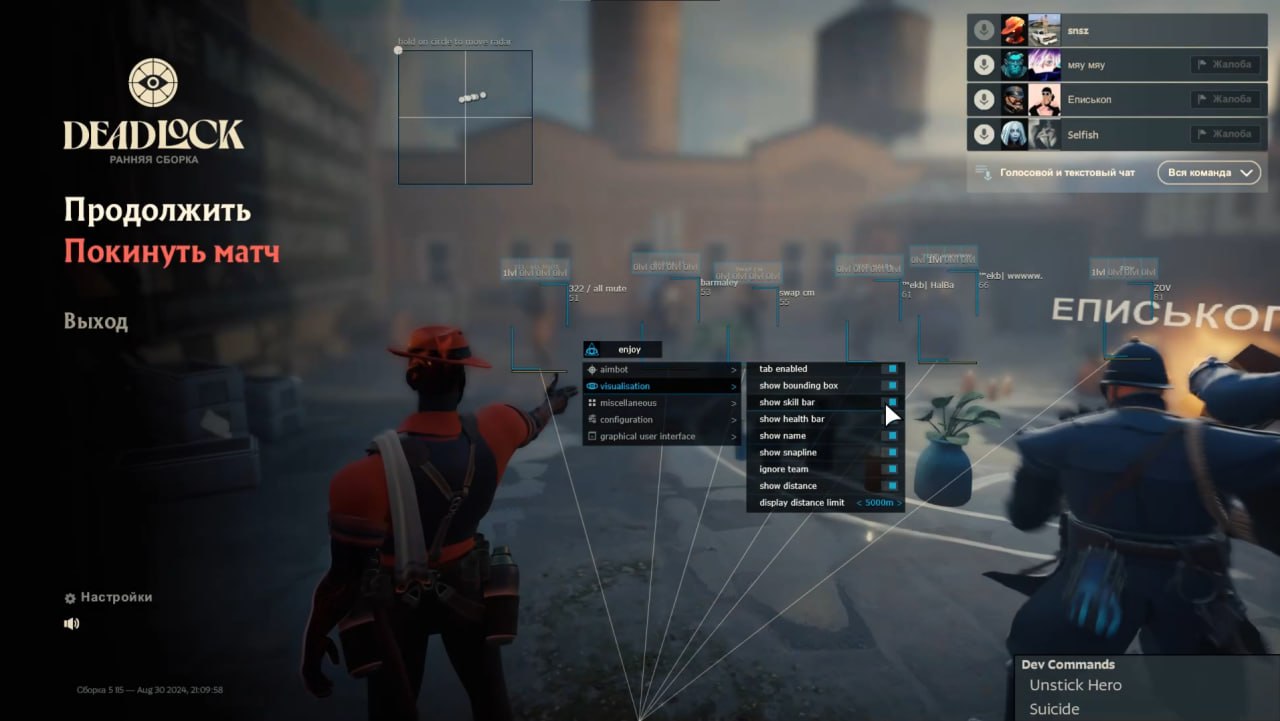
Task: Click Покинуть матч to leave the match
Action: (x=171, y=252)
